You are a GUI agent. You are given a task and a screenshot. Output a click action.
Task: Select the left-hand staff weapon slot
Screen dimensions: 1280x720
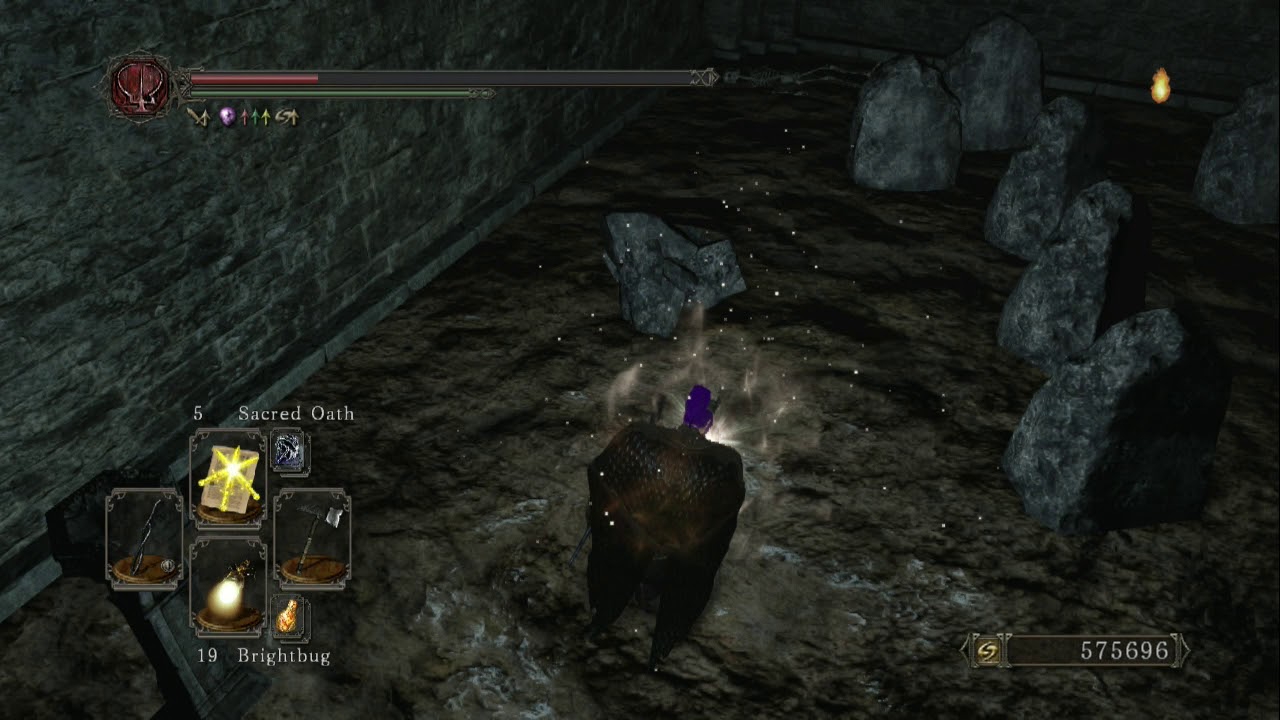[x=144, y=537]
